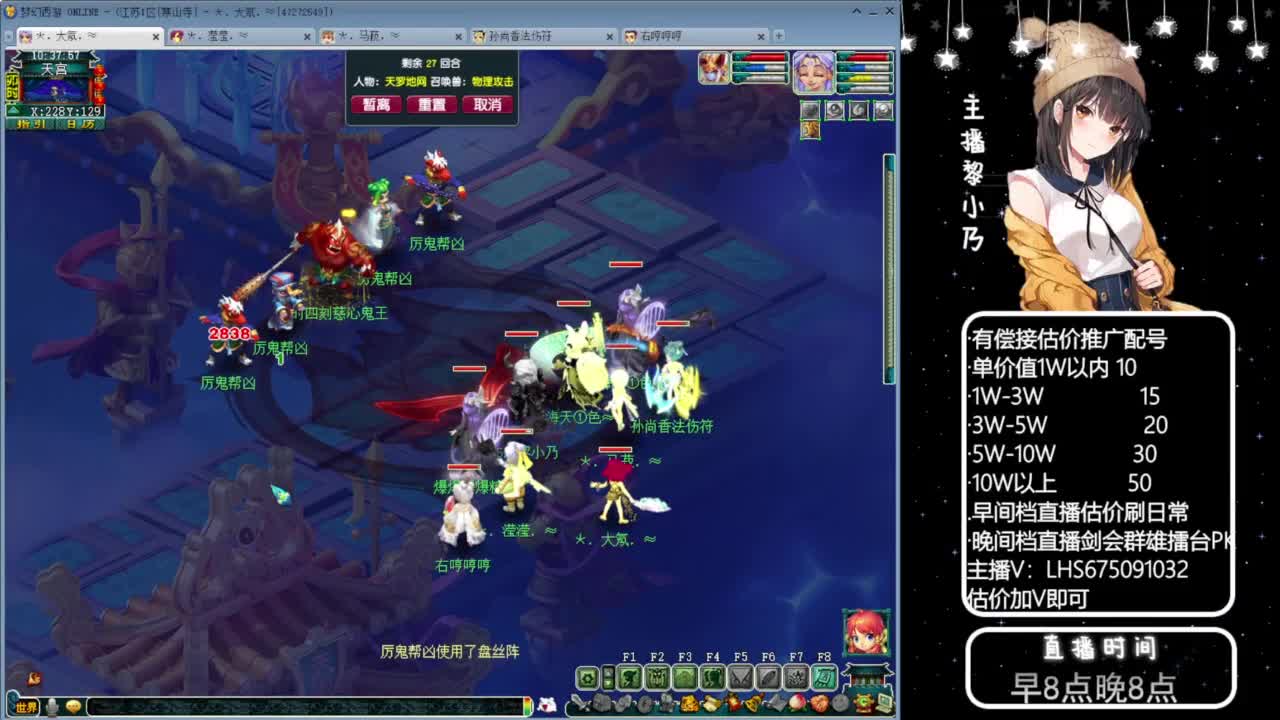The height and width of the screenshot is (720, 1280).
Task: Open the 世界 chat channel selector
Action: 27,706
